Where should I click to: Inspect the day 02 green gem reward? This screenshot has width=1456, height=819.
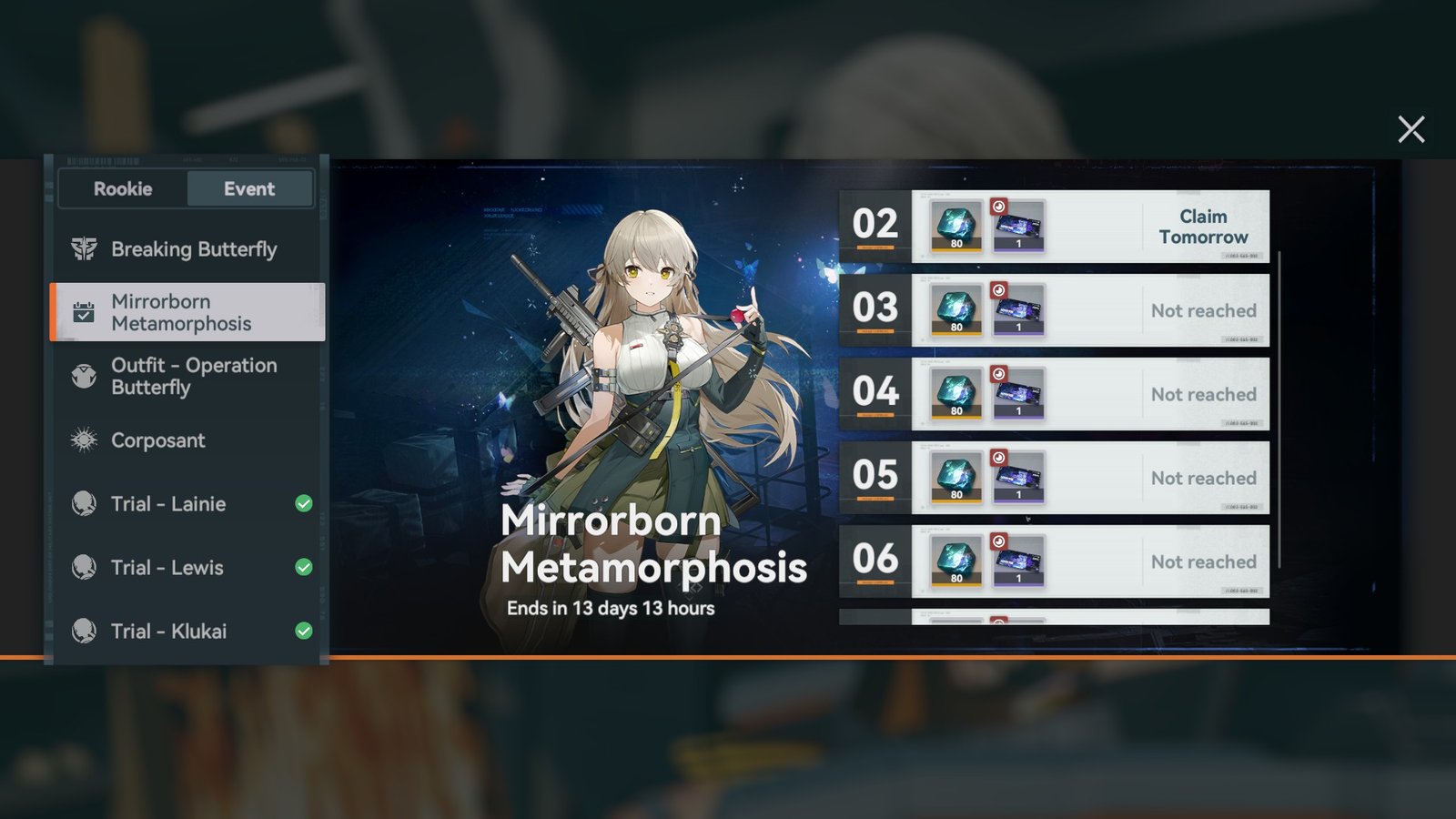coord(956,227)
